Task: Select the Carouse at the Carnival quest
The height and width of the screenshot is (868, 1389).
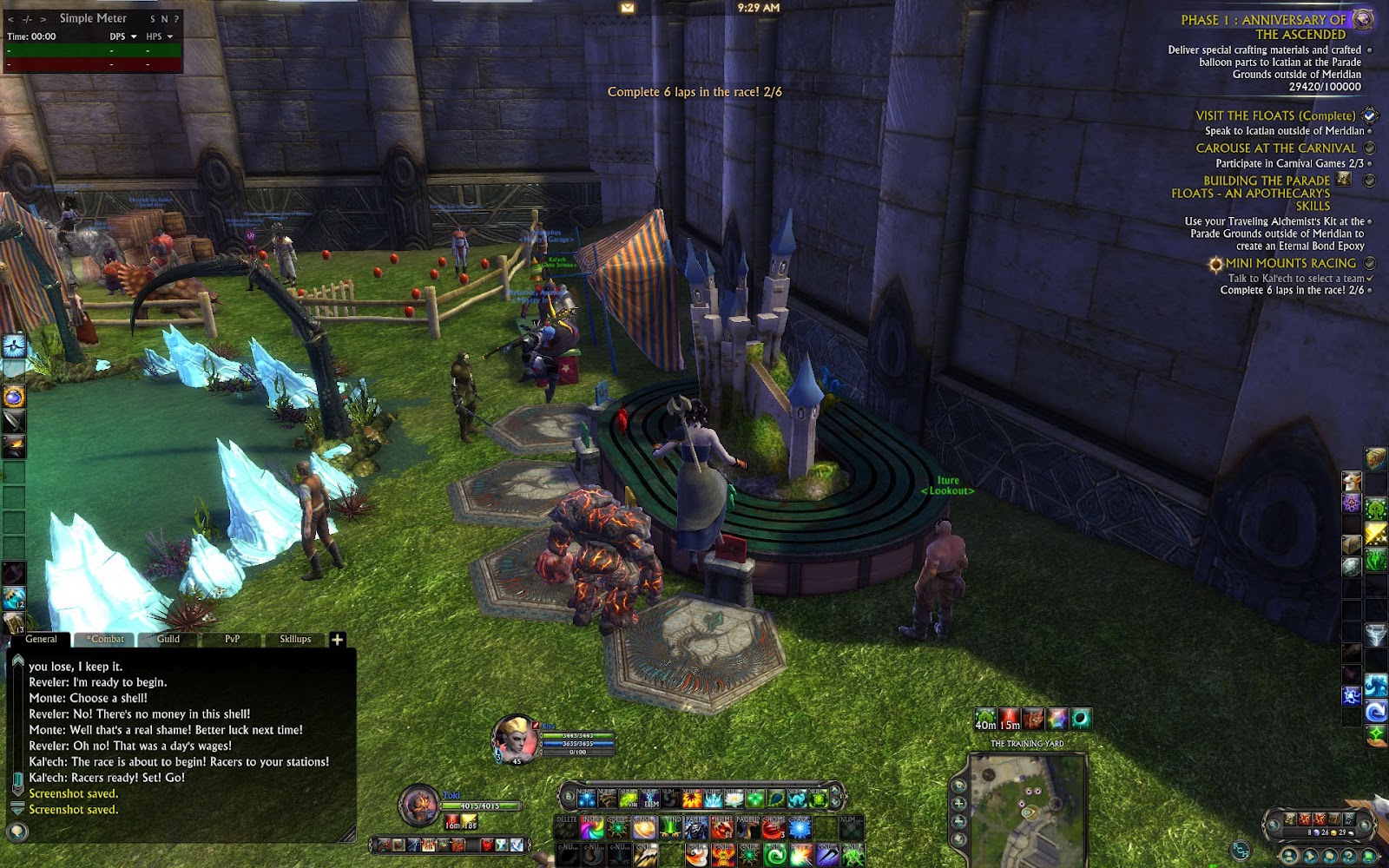Action: point(1275,148)
